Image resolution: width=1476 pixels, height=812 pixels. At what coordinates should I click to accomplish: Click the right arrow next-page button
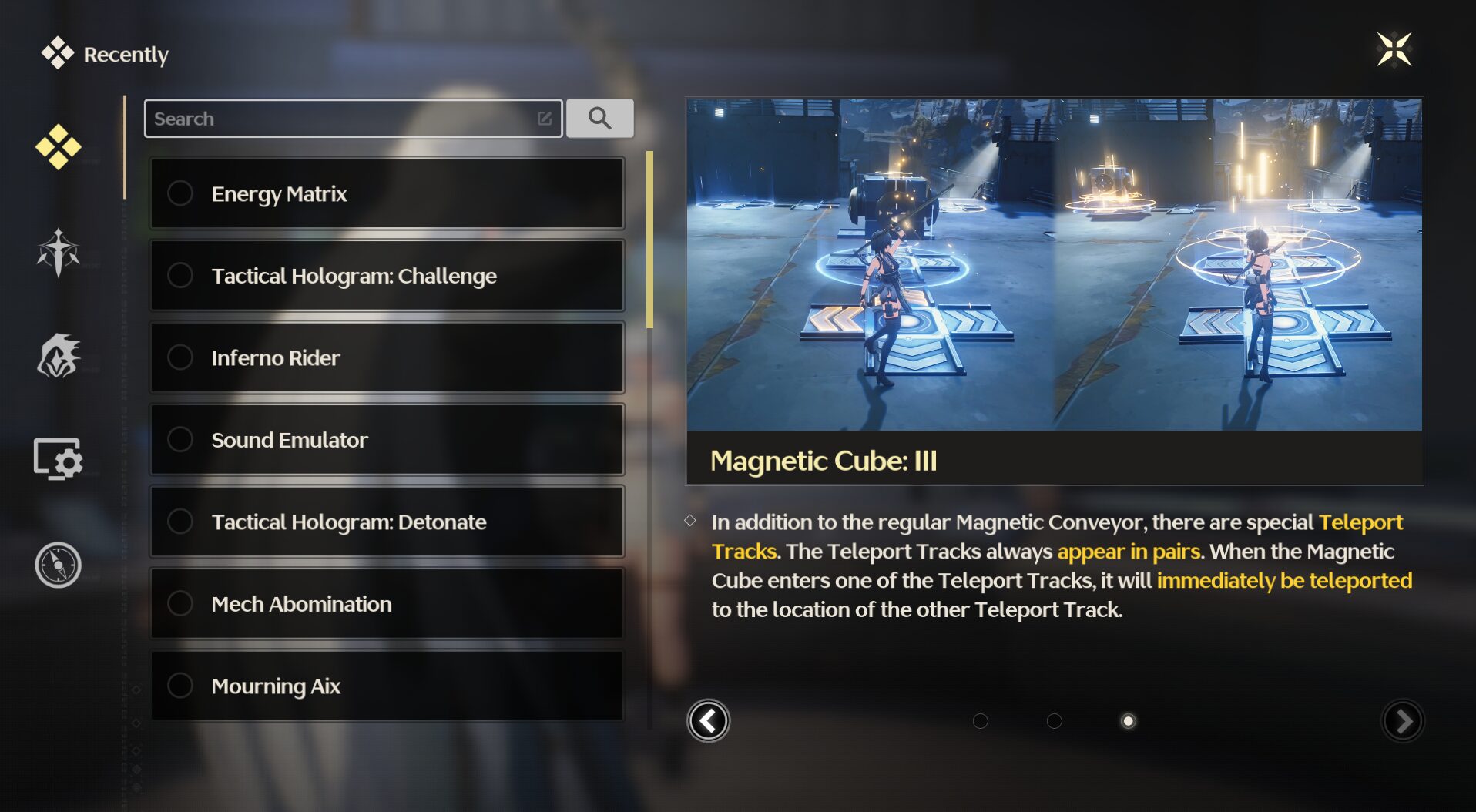[1403, 721]
